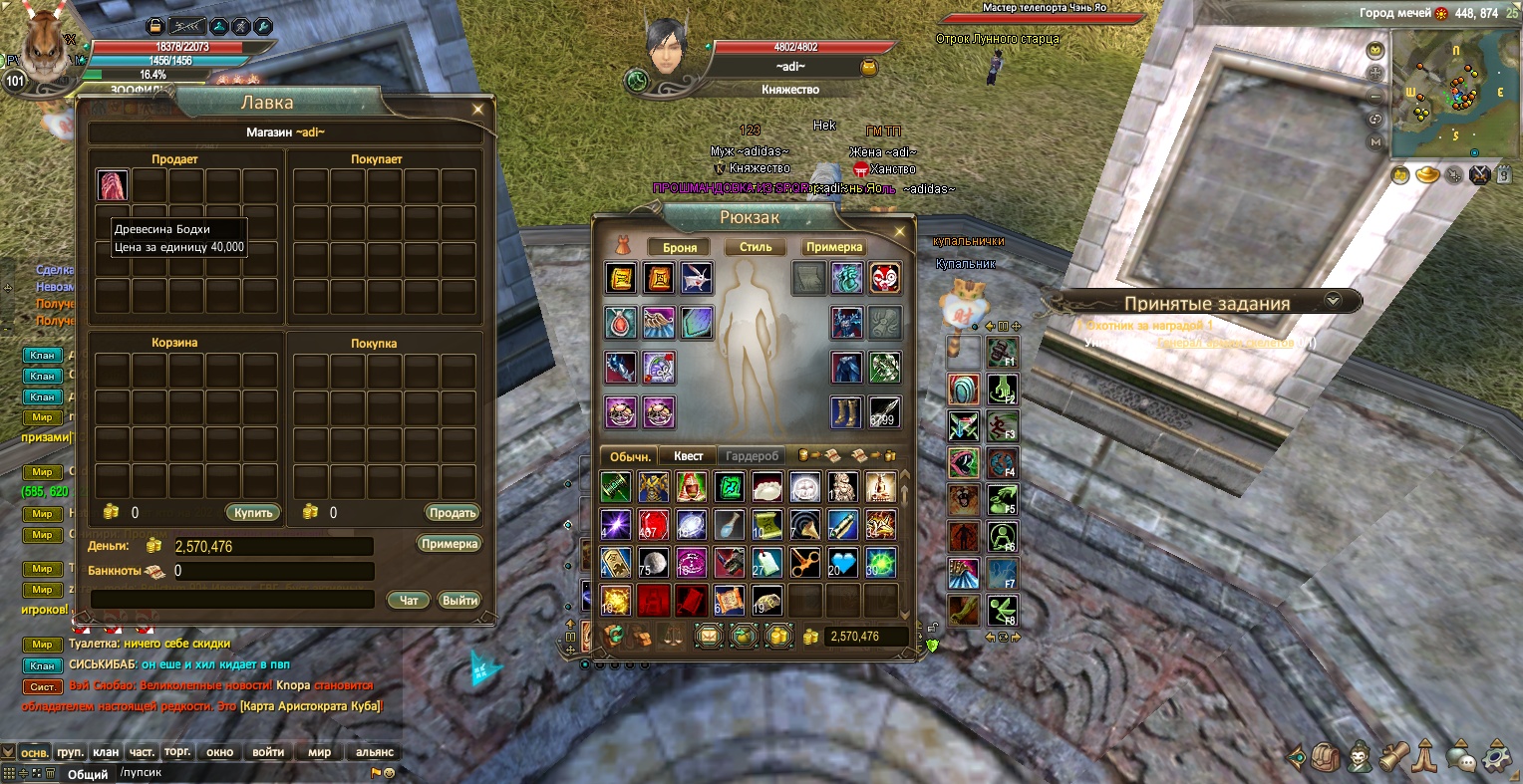Viewport: 1523px width, 784px height.
Task: Click the Продать button
Action: (453, 513)
